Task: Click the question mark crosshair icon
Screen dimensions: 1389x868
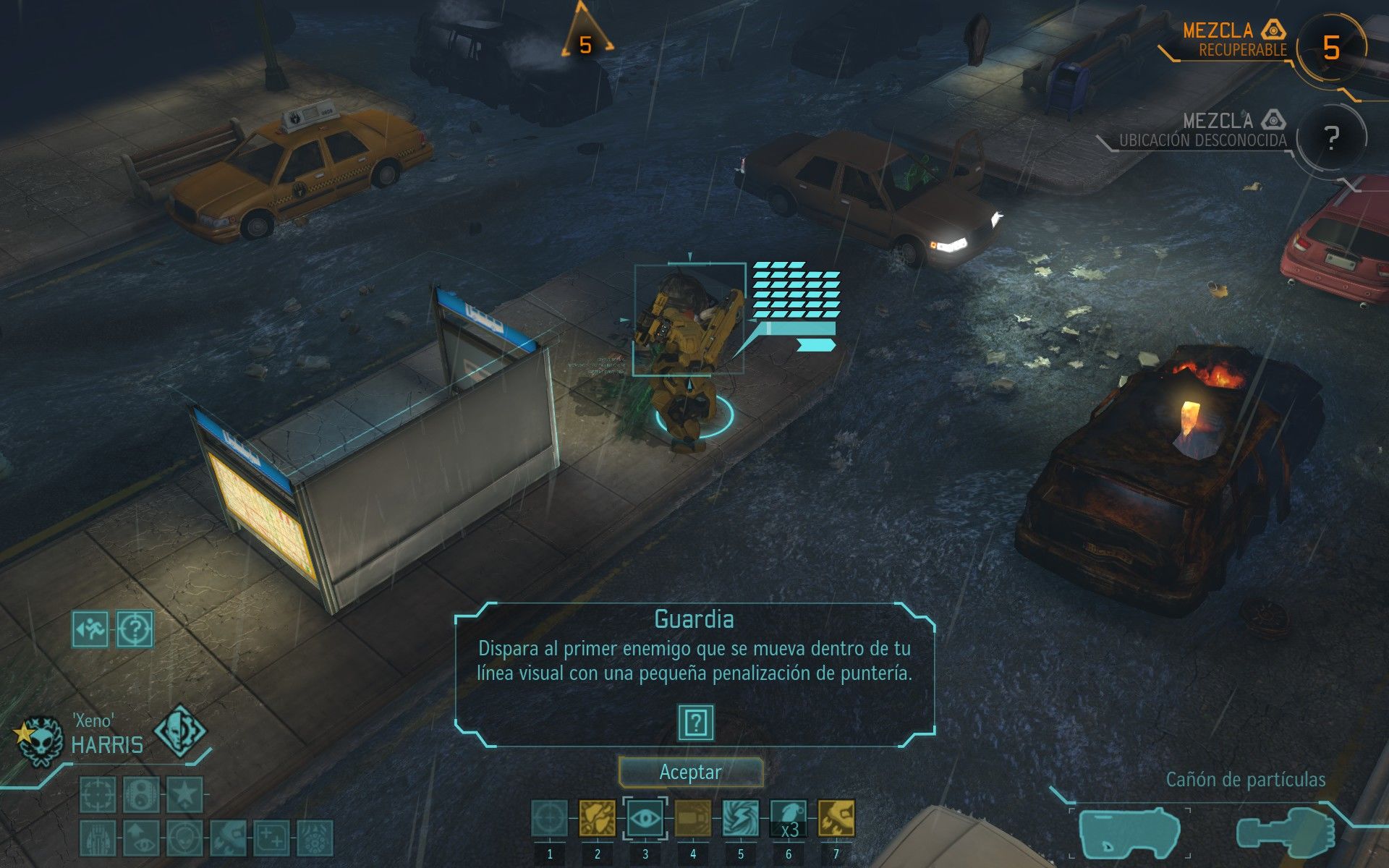Action: (135, 629)
